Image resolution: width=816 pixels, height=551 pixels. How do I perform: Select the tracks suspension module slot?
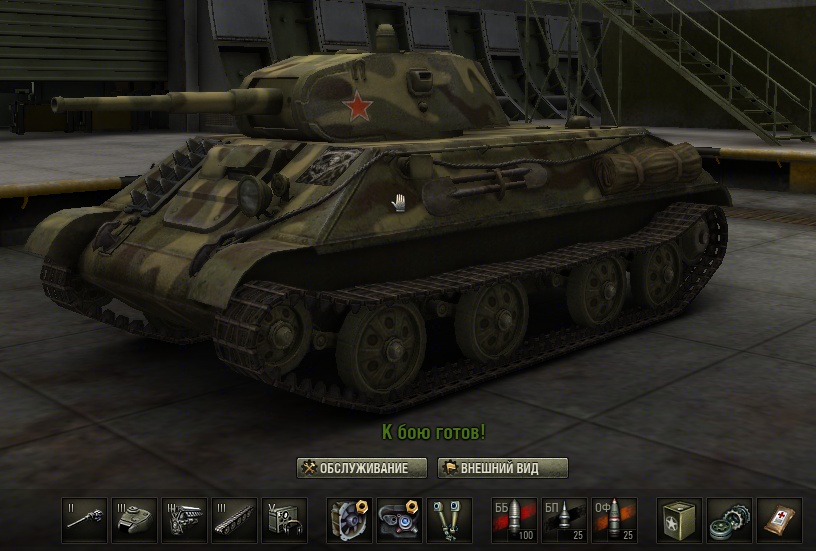point(234,519)
